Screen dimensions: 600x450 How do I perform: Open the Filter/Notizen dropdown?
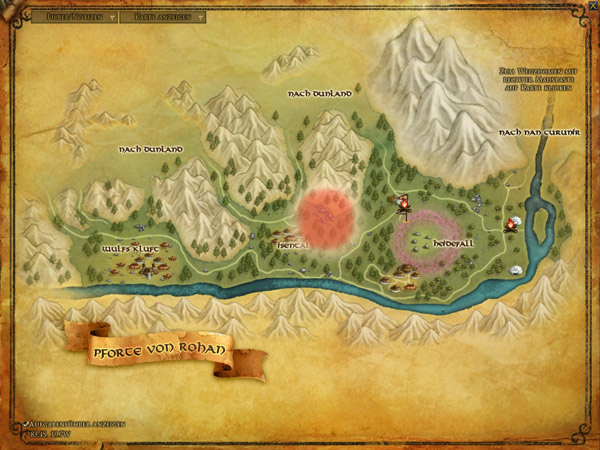pos(73,17)
